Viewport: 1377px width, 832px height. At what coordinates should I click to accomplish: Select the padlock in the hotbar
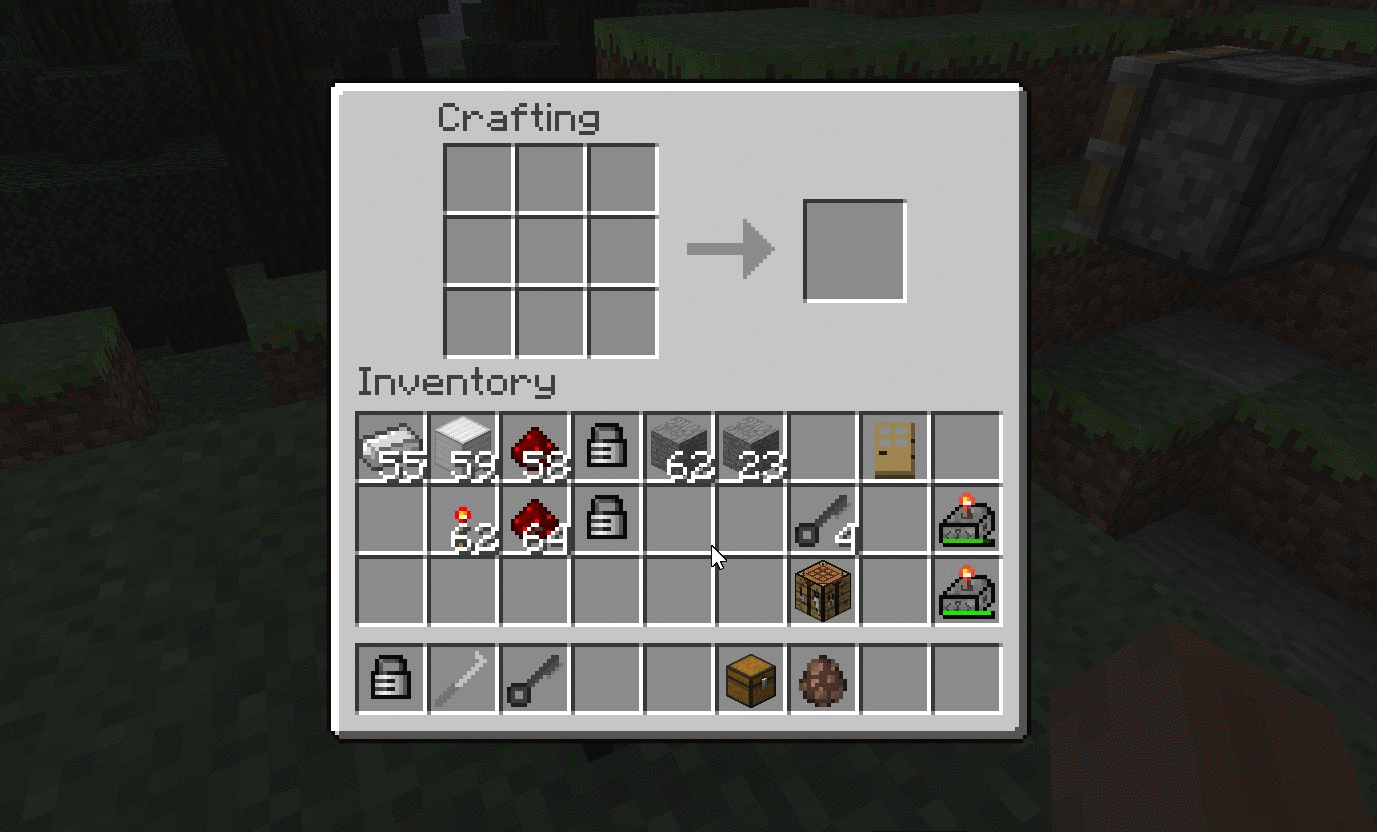pyautogui.click(x=389, y=680)
